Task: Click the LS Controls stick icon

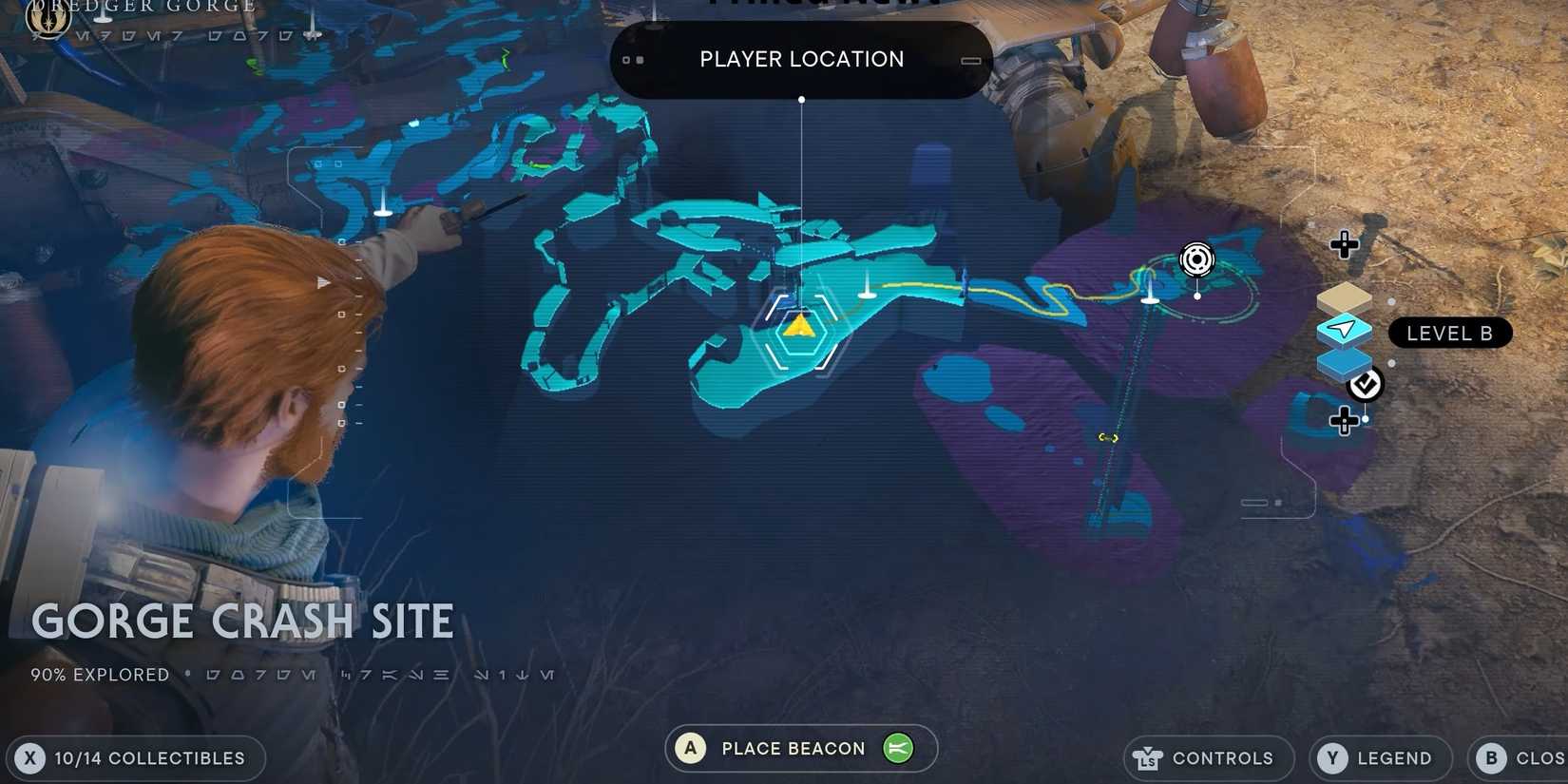Action: point(1149,757)
